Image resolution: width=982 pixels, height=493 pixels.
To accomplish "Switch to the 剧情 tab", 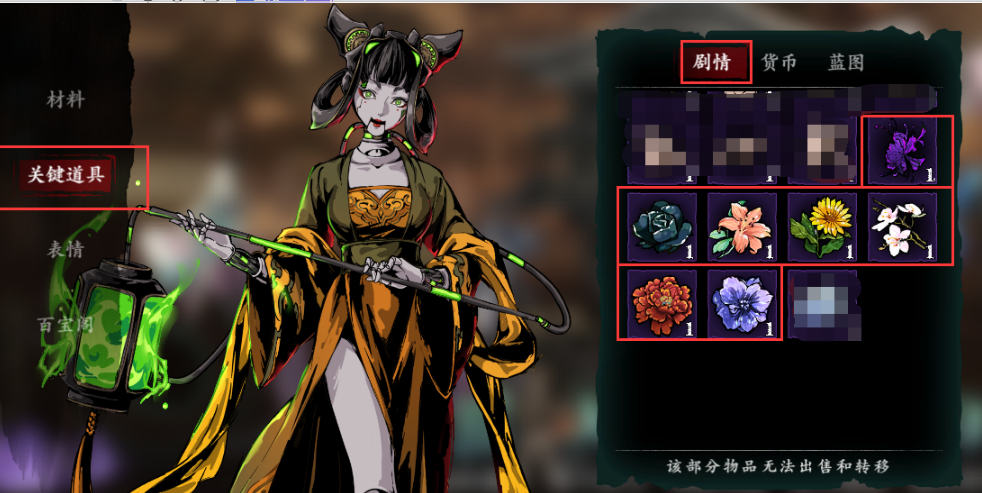I will coord(715,62).
